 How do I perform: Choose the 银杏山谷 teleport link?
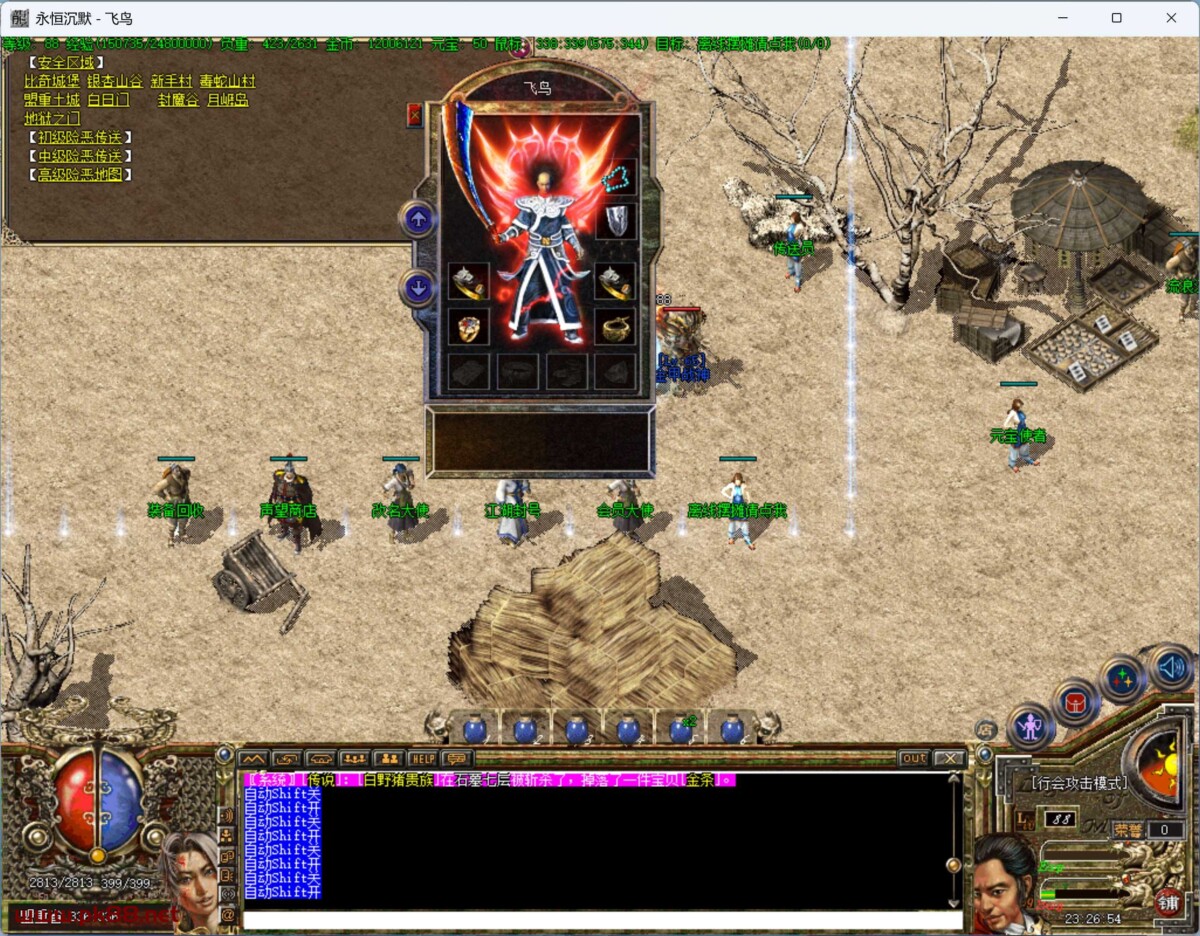click(x=114, y=81)
